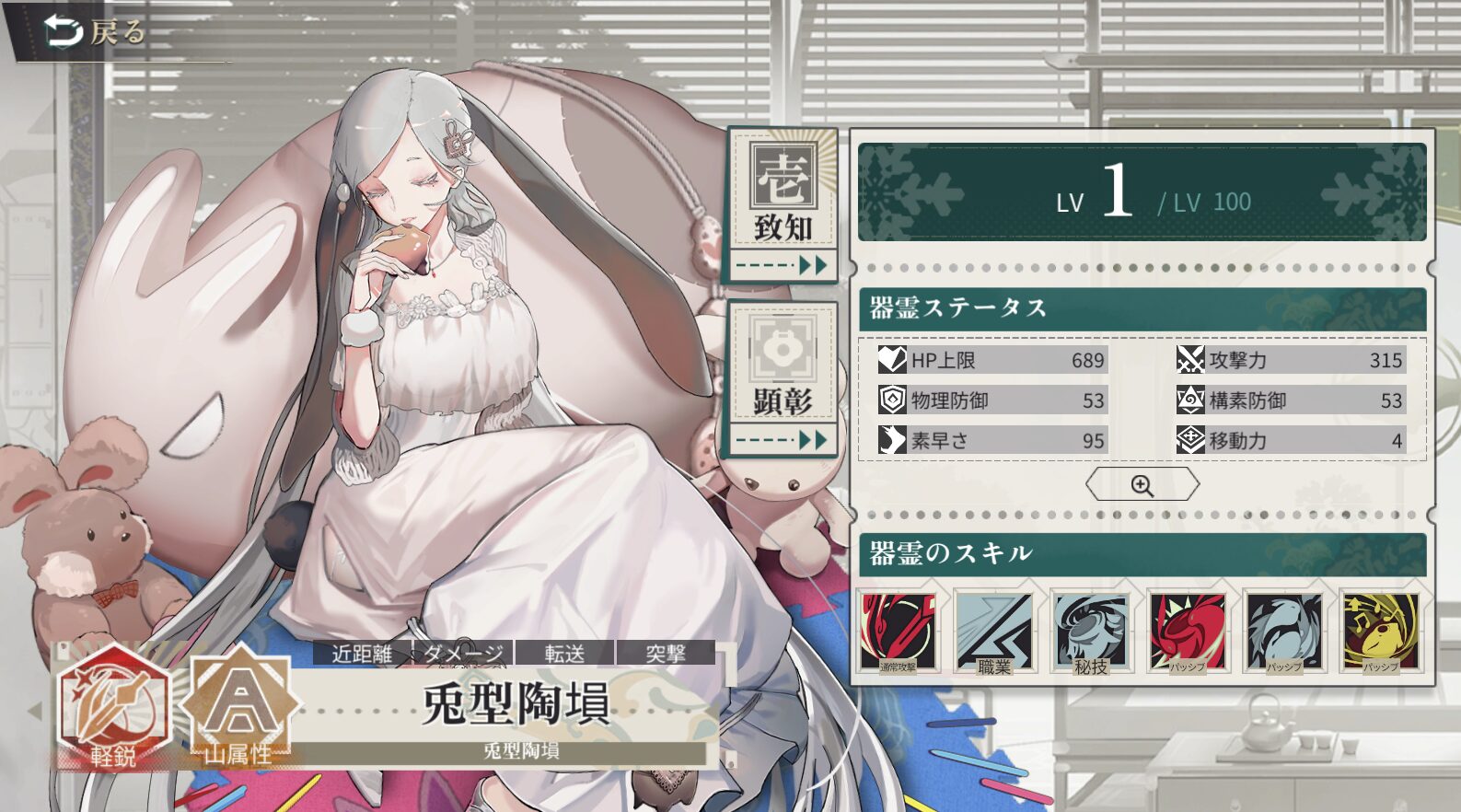Select the 転送 tag
Screen dimensions: 1461x812
pyautogui.click(x=564, y=654)
